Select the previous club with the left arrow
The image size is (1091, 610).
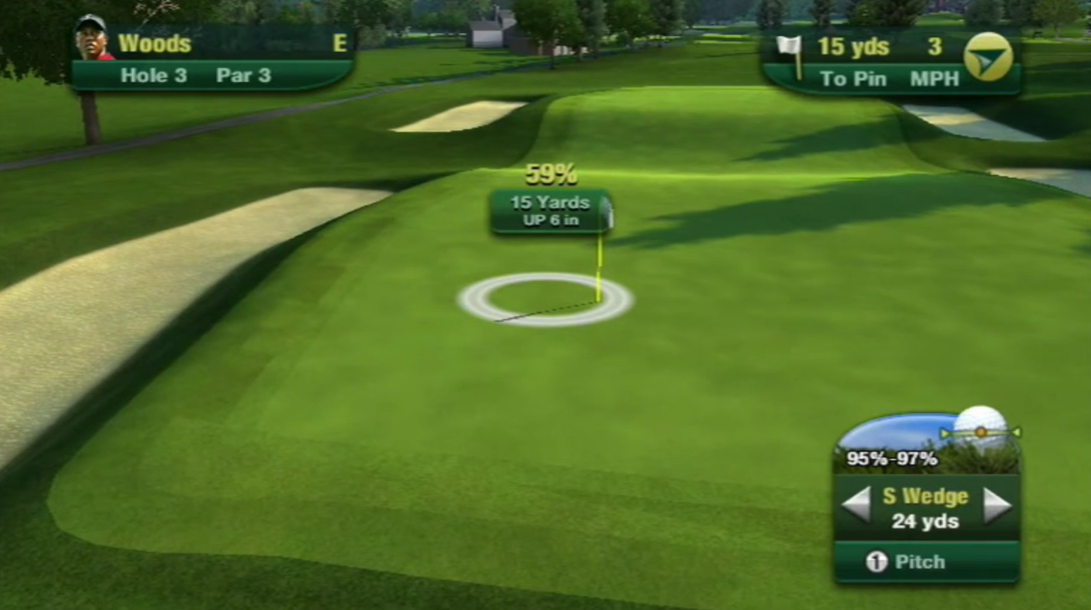pyautogui.click(x=856, y=505)
